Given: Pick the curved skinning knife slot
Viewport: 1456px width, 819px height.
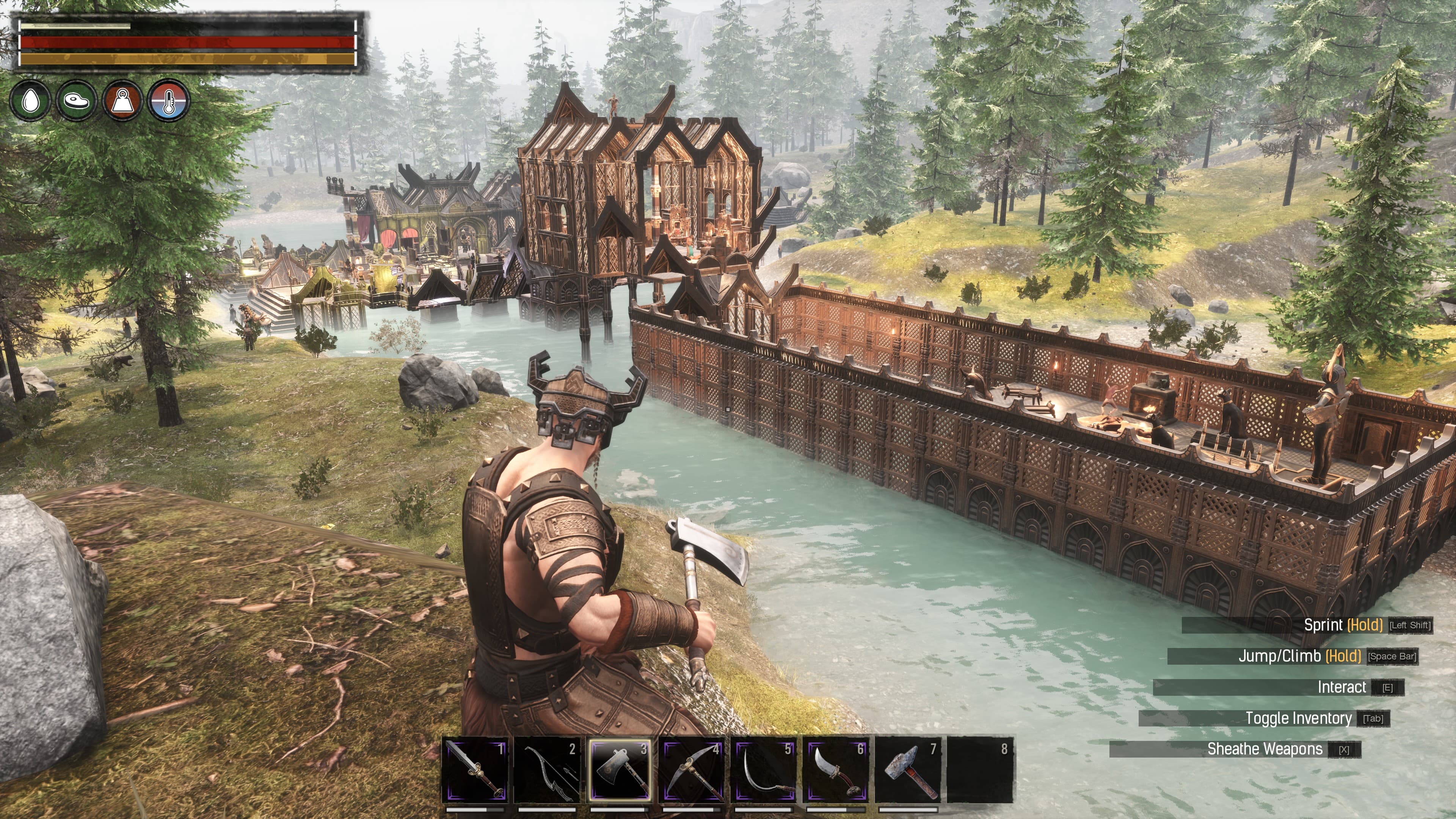Looking at the screenshot, I should click(836, 770).
